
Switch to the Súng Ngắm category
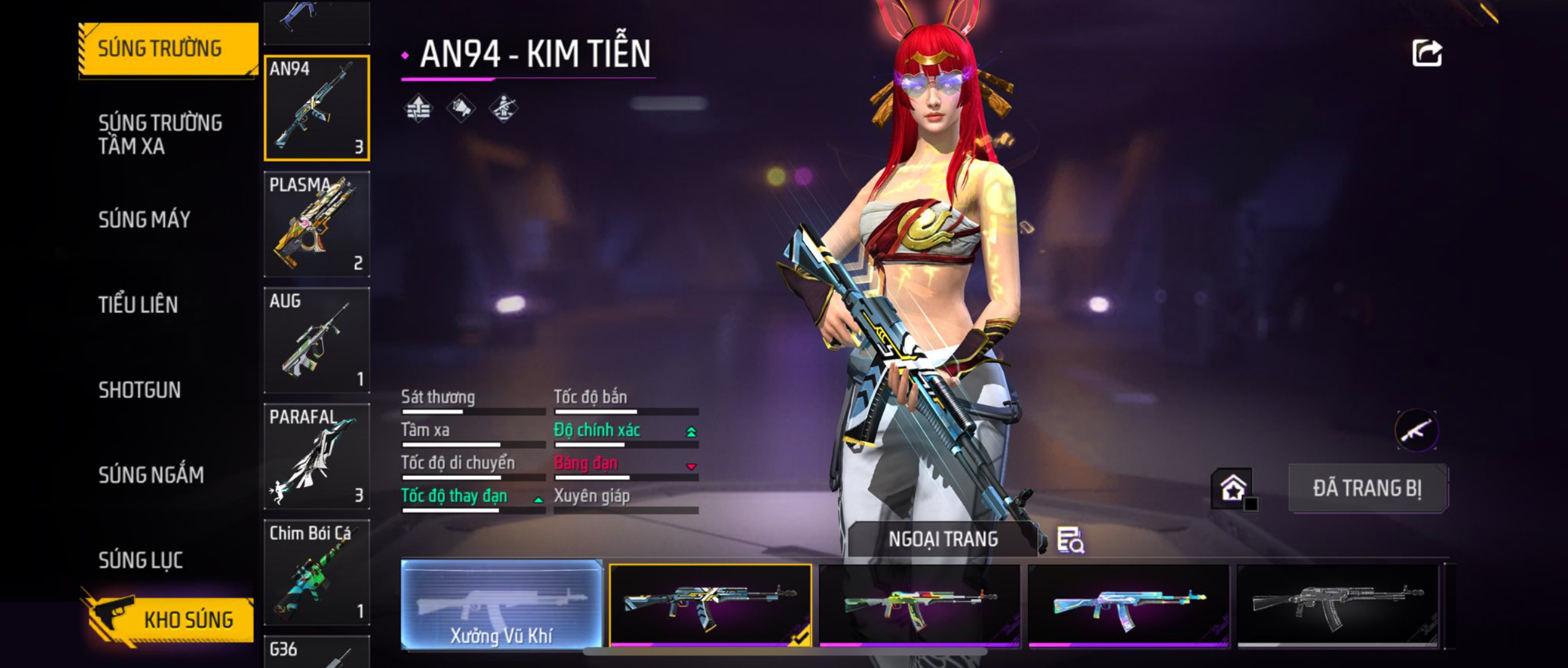[x=151, y=475]
